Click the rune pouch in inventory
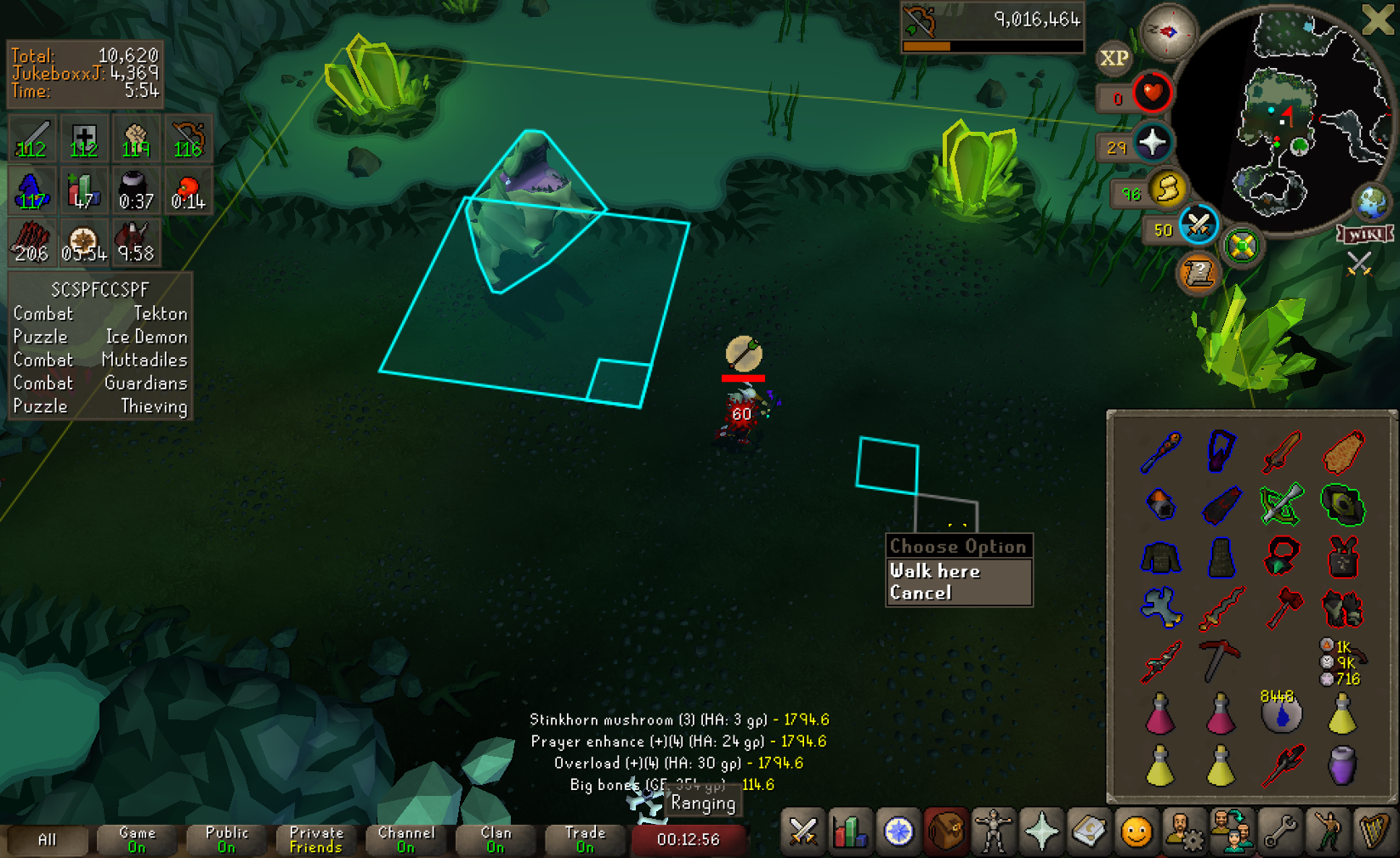This screenshot has height=858, width=1400. point(1342,662)
